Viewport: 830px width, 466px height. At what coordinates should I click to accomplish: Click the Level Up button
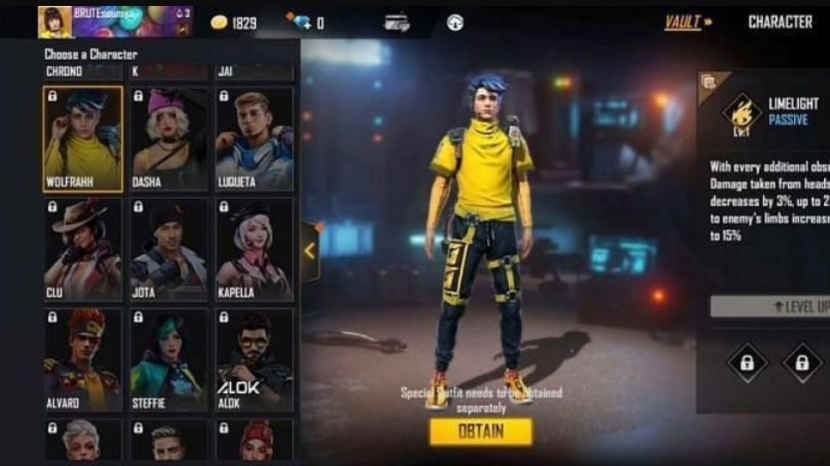pyautogui.click(x=772, y=306)
